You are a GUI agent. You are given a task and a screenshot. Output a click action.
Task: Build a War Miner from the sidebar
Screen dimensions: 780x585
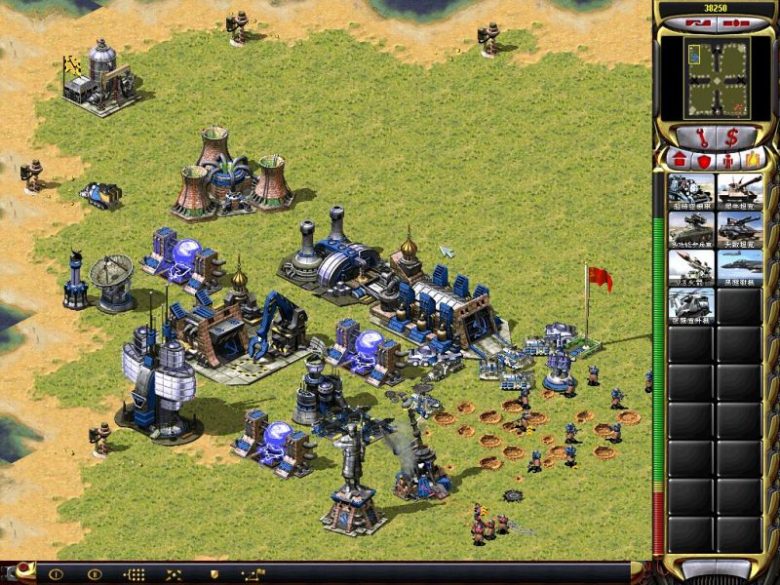(691, 191)
